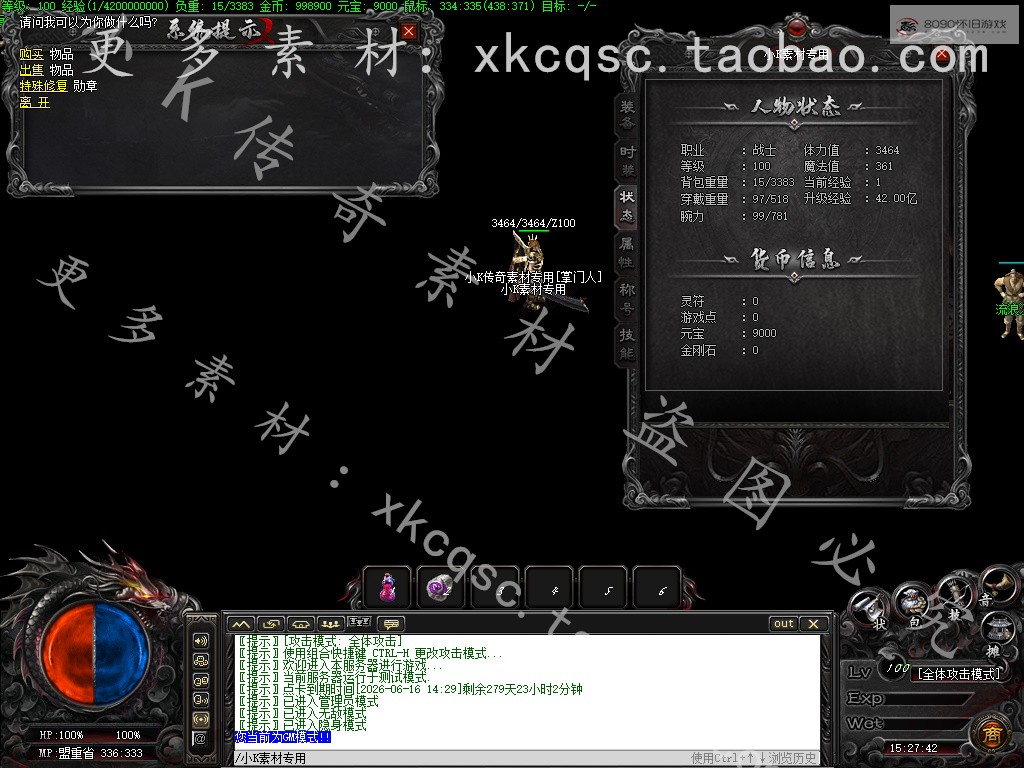Choose 购买 to buy items from NPC

[32, 54]
